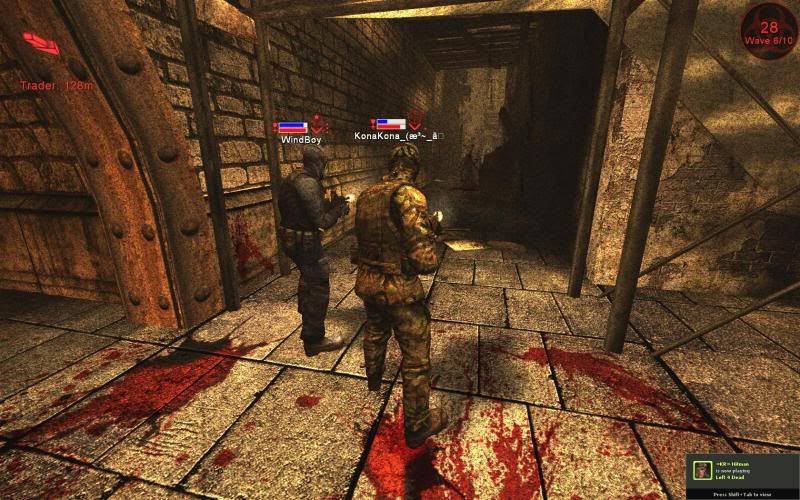
Task: Click Hitman's avatar in the Steam notification
Action: click(703, 471)
